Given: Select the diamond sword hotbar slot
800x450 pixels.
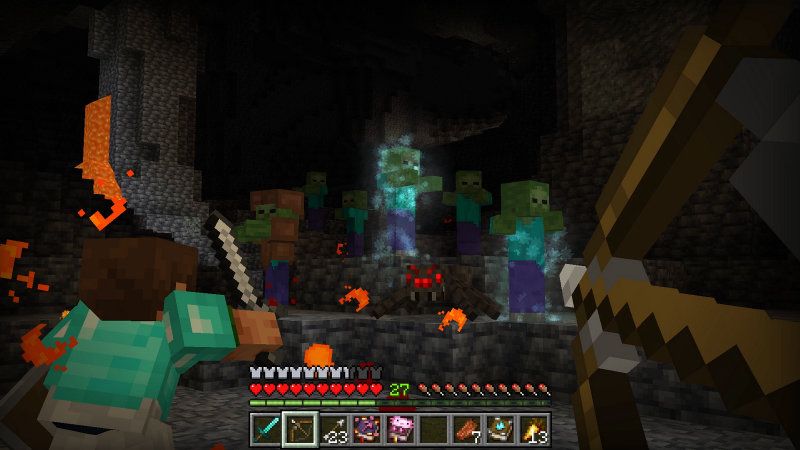Looking at the screenshot, I should [x=265, y=428].
